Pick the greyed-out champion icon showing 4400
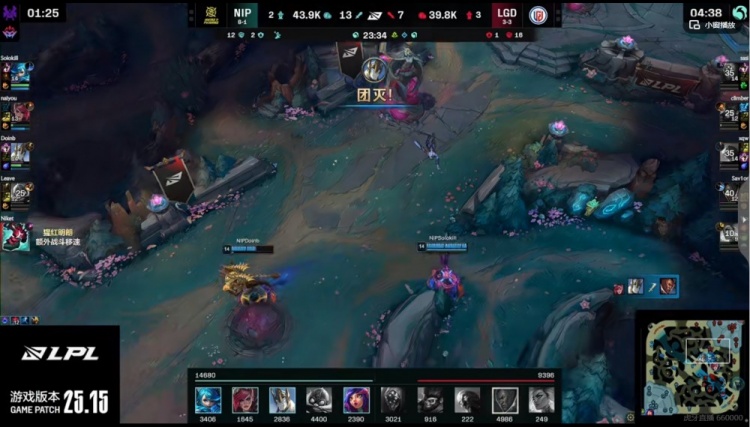This screenshot has height=427, width=750. pyautogui.click(x=319, y=398)
